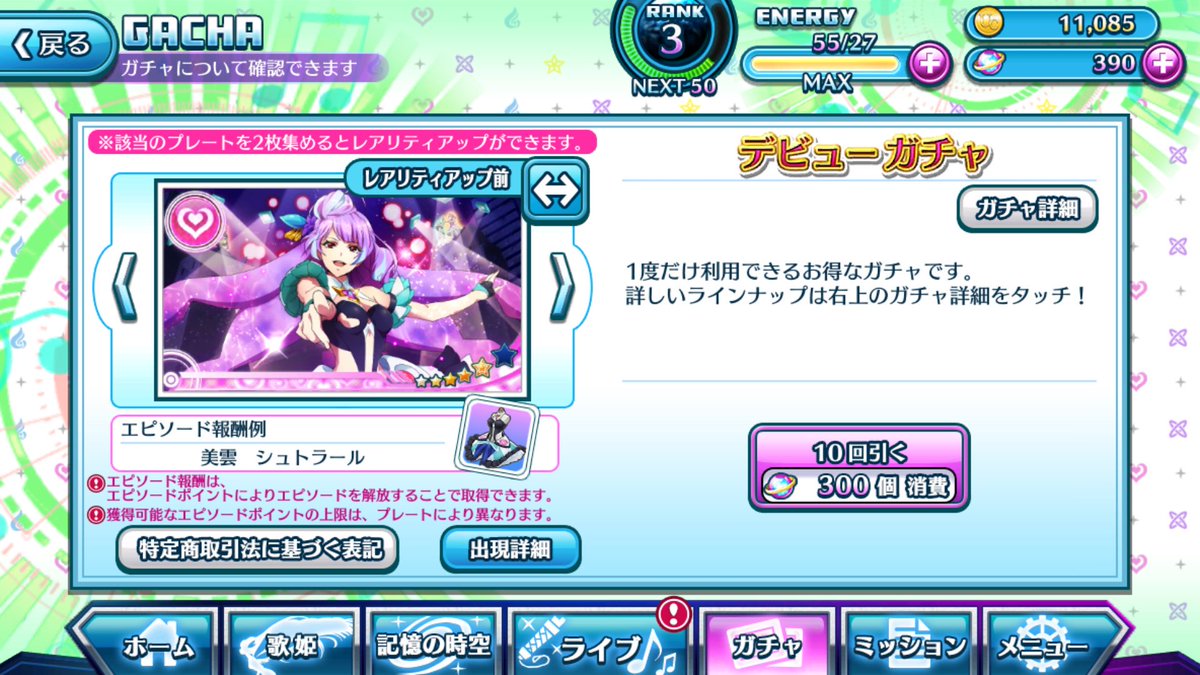The image size is (1200, 675).
Task: Select the ガチャ tab
Action: coord(765,646)
